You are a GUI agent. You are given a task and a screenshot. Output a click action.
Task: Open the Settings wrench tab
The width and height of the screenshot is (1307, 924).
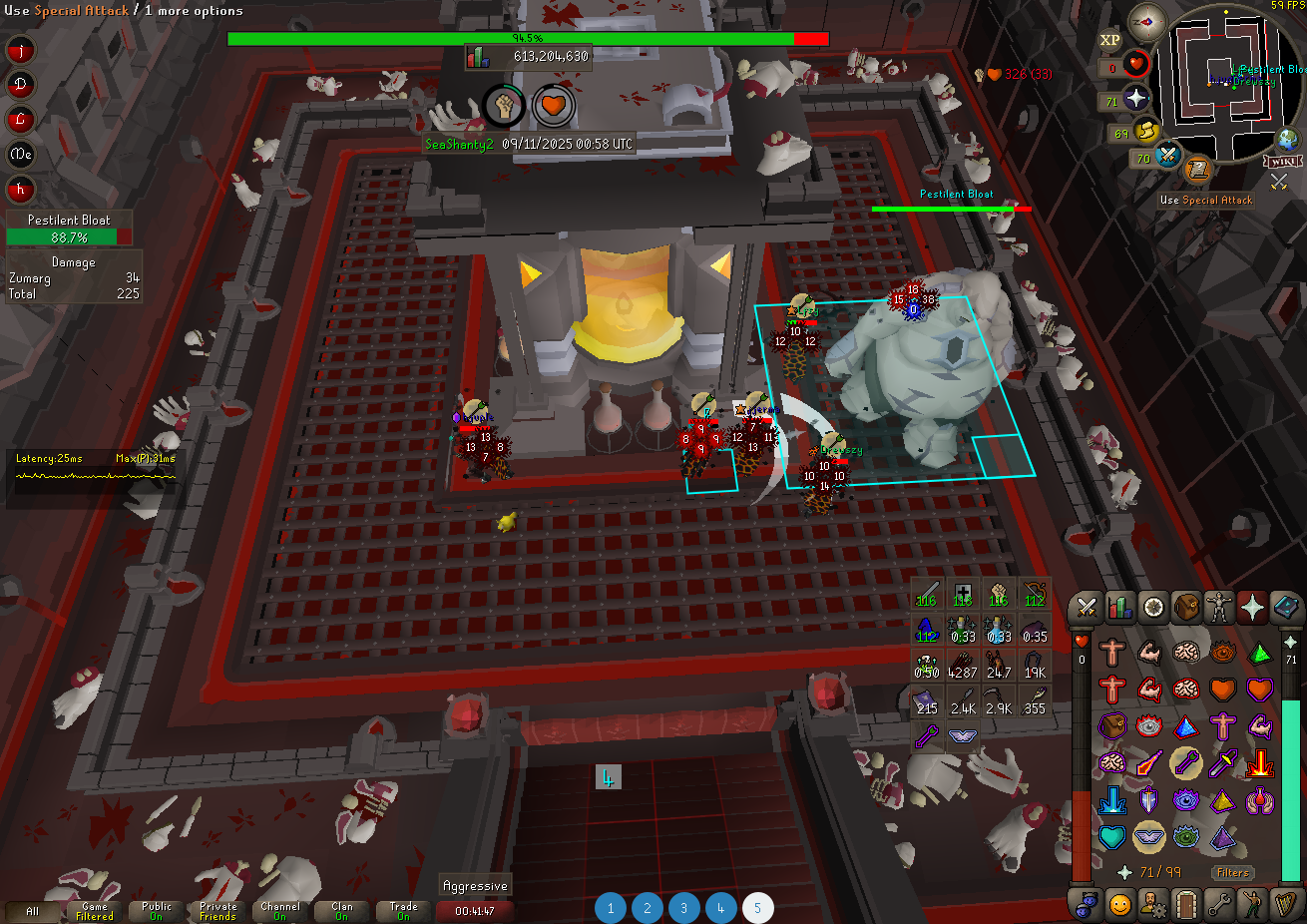tap(1218, 904)
